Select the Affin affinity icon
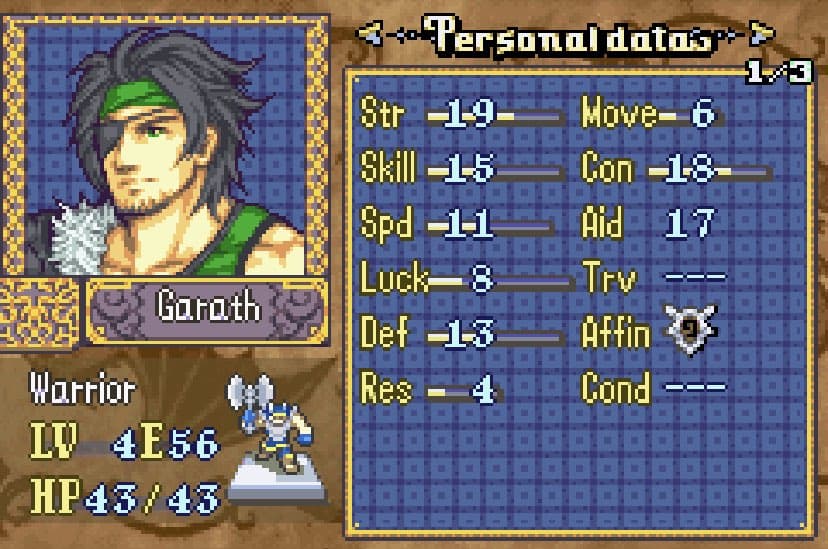Image resolution: width=828 pixels, height=549 pixels. tap(689, 332)
